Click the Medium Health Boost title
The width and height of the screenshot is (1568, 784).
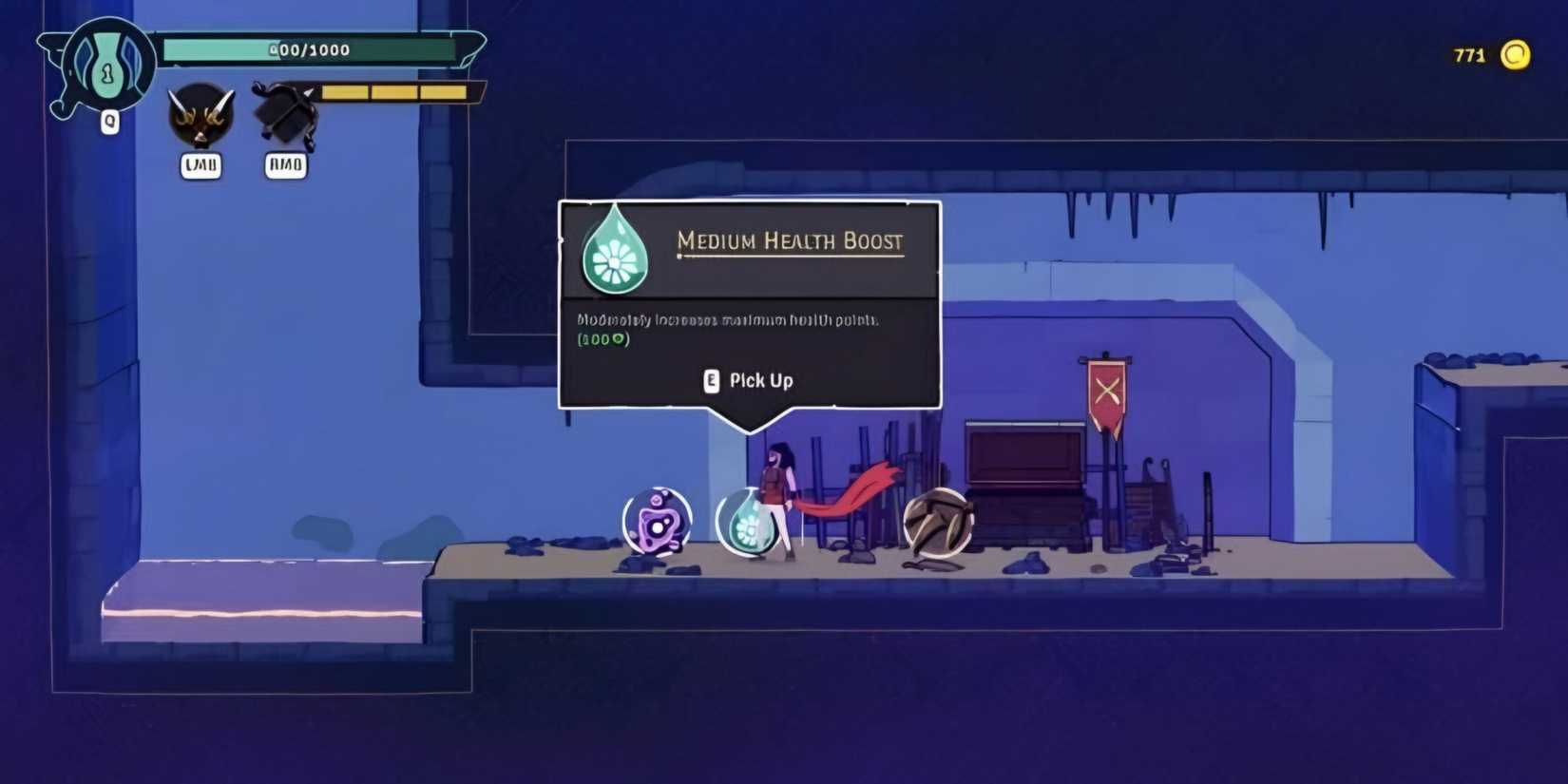tap(789, 242)
